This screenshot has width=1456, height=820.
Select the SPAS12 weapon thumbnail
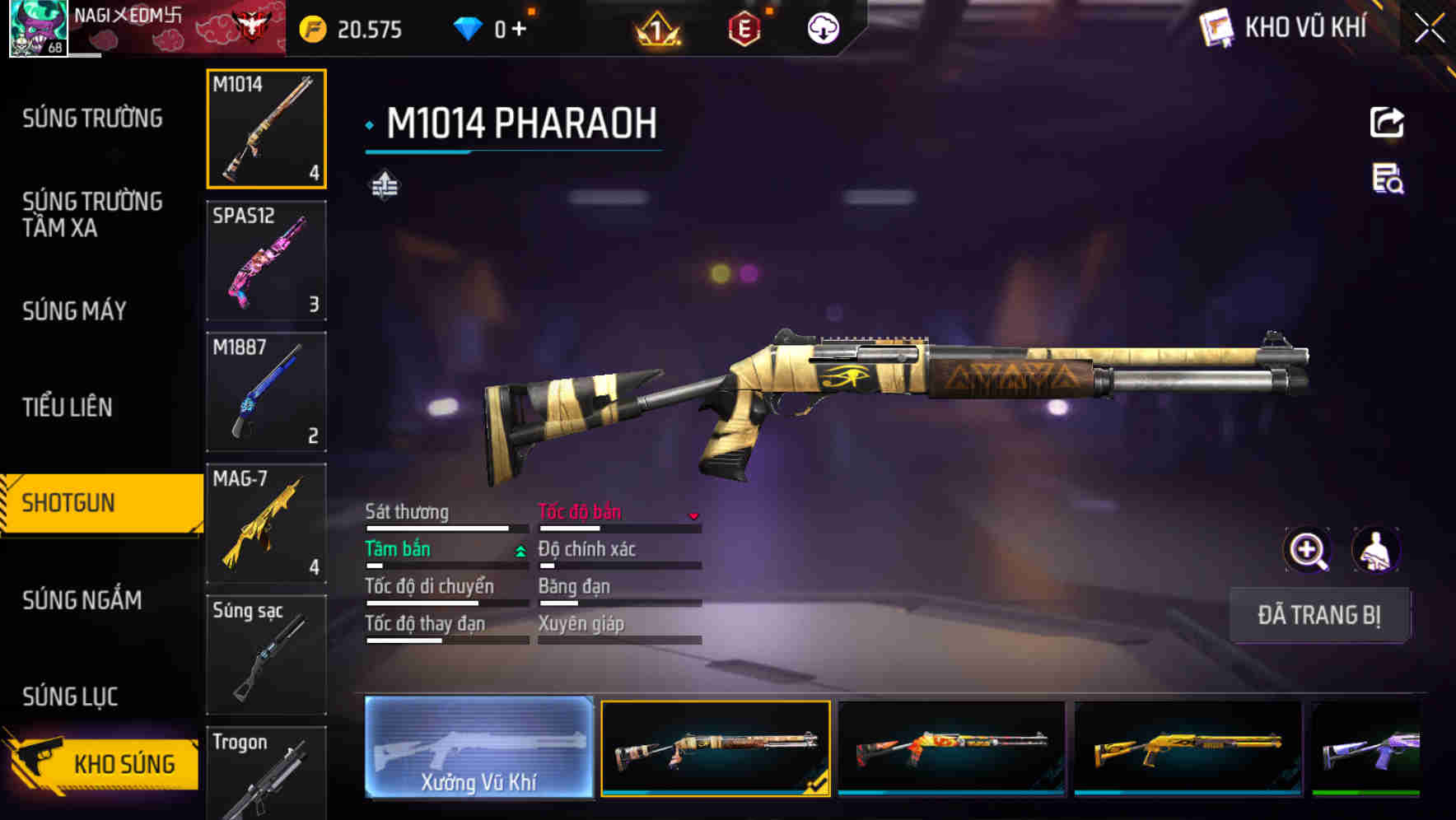266,262
